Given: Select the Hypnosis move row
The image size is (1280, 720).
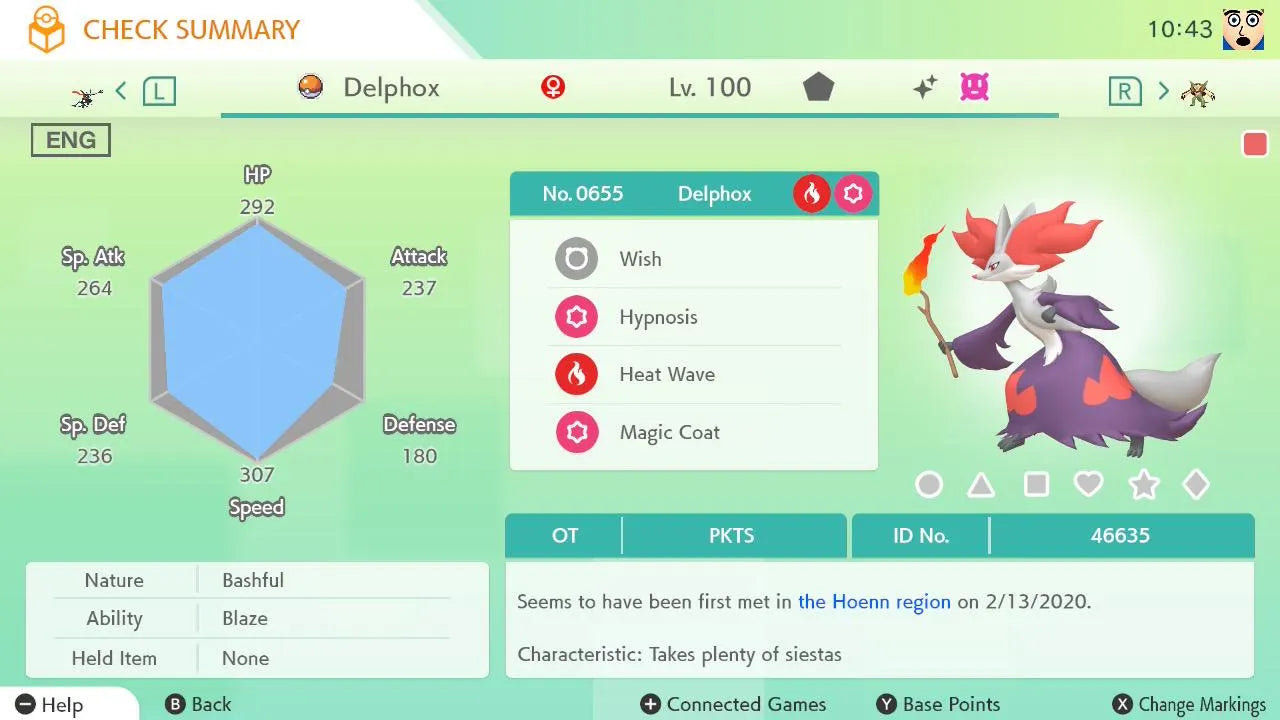Looking at the screenshot, I should click(x=694, y=317).
